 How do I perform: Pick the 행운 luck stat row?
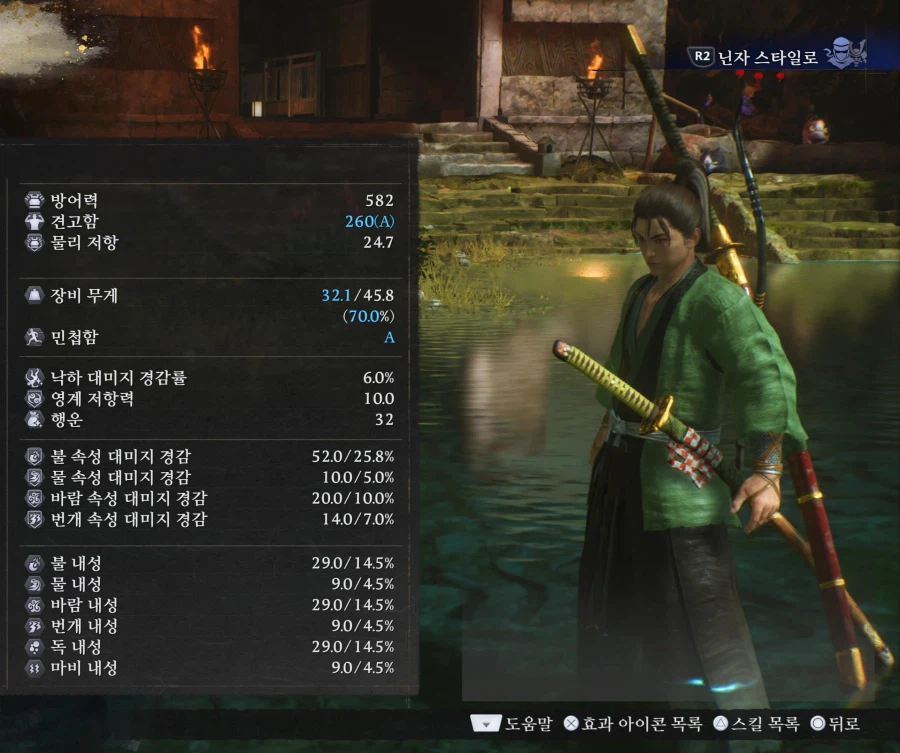coord(208,420)
